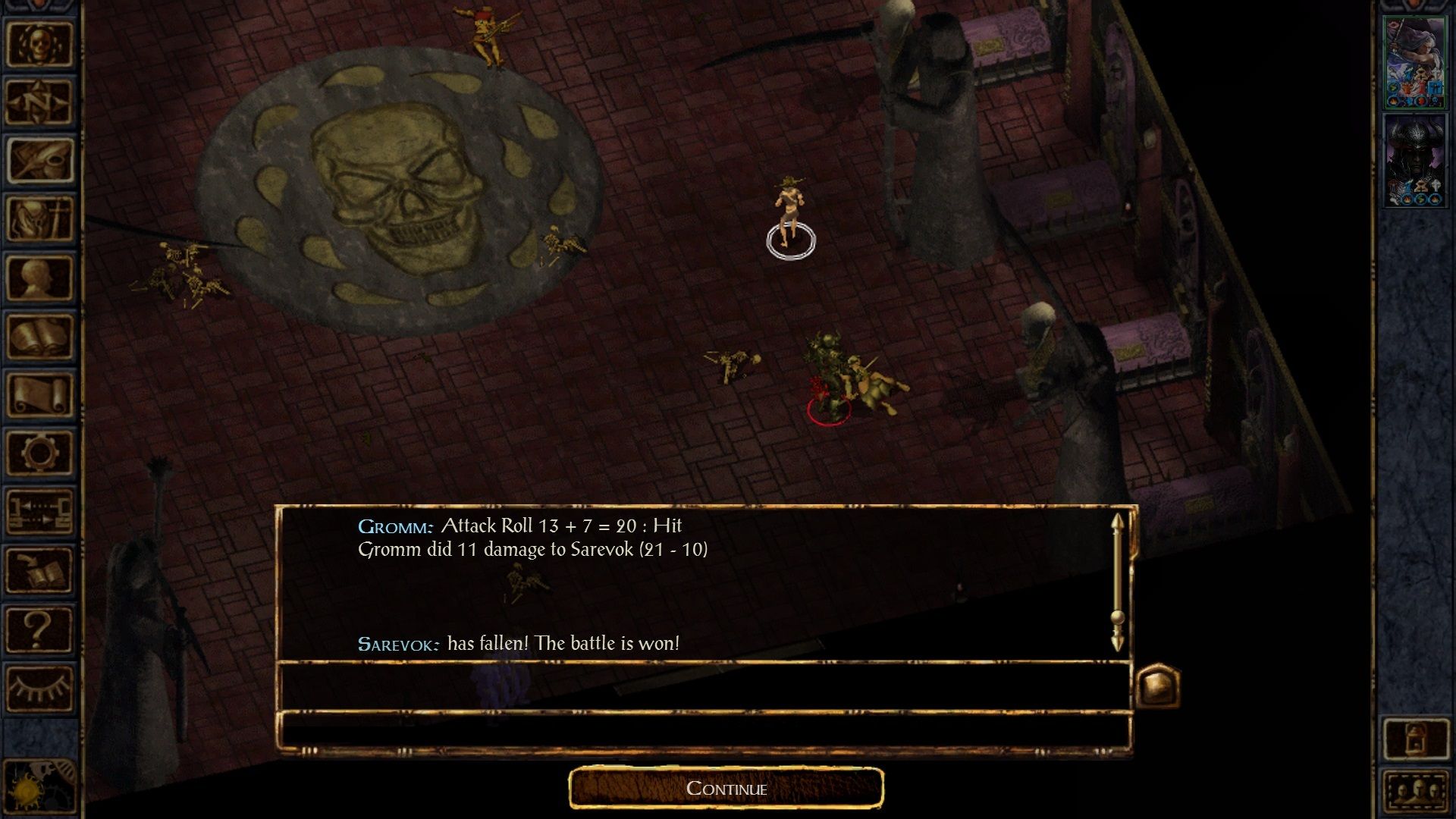
Task: Open the mage spellbook icon
Action: click(x=39, y=336)
